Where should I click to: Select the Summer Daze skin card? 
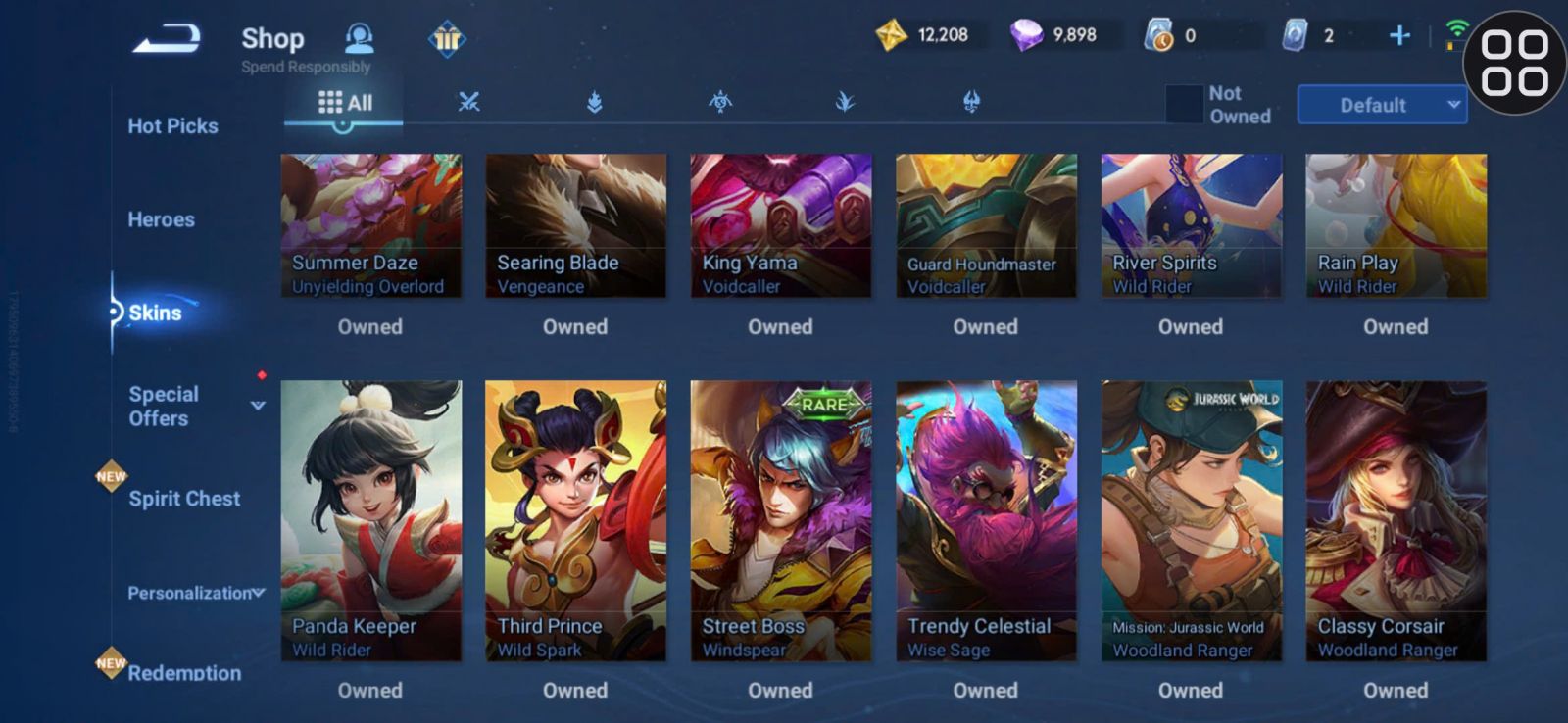coord(370,225)
